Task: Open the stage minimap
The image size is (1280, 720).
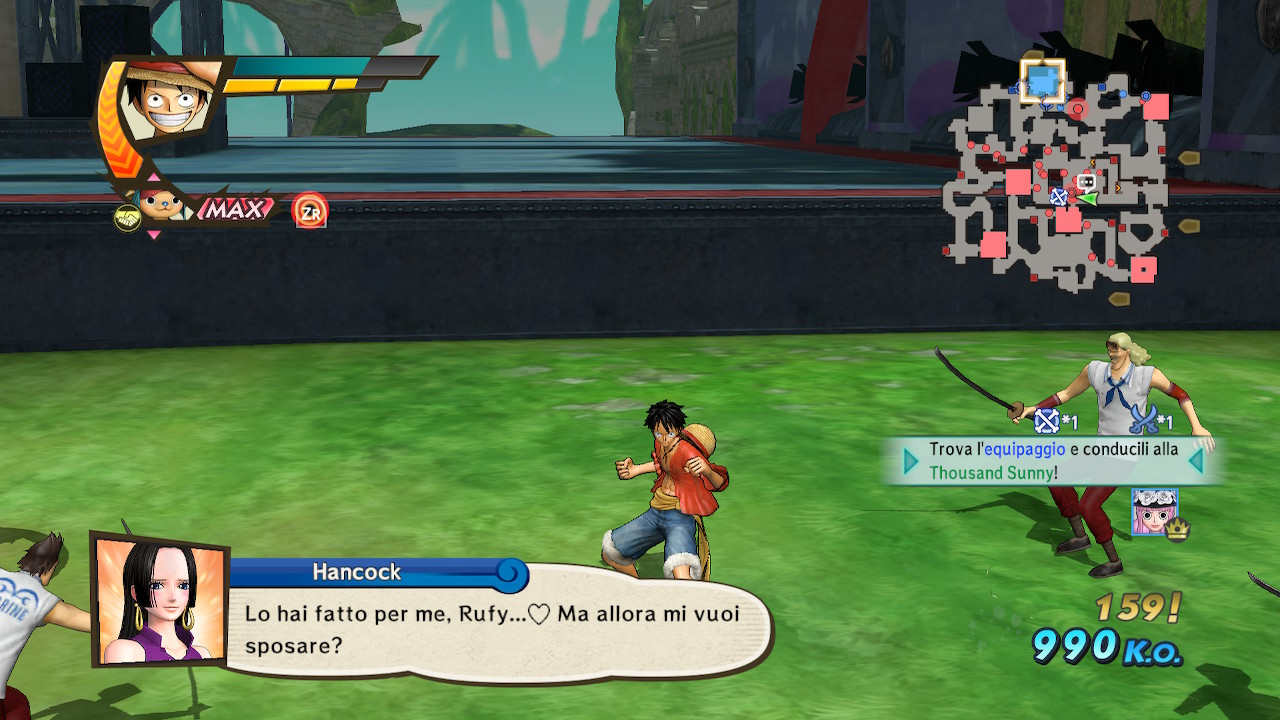Action: point(1058,182)
